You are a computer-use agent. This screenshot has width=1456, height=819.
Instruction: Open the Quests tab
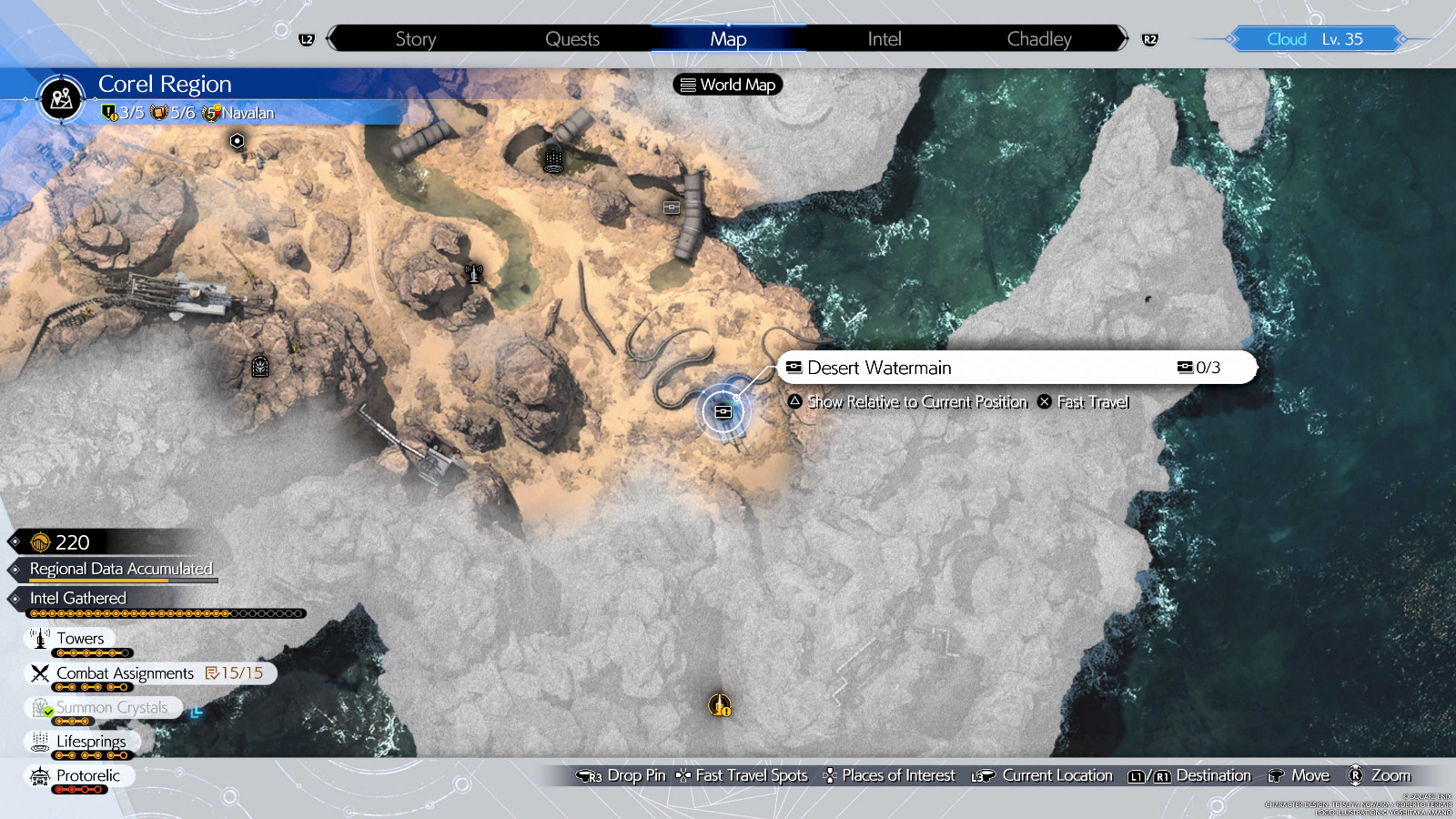pos(571,38)
